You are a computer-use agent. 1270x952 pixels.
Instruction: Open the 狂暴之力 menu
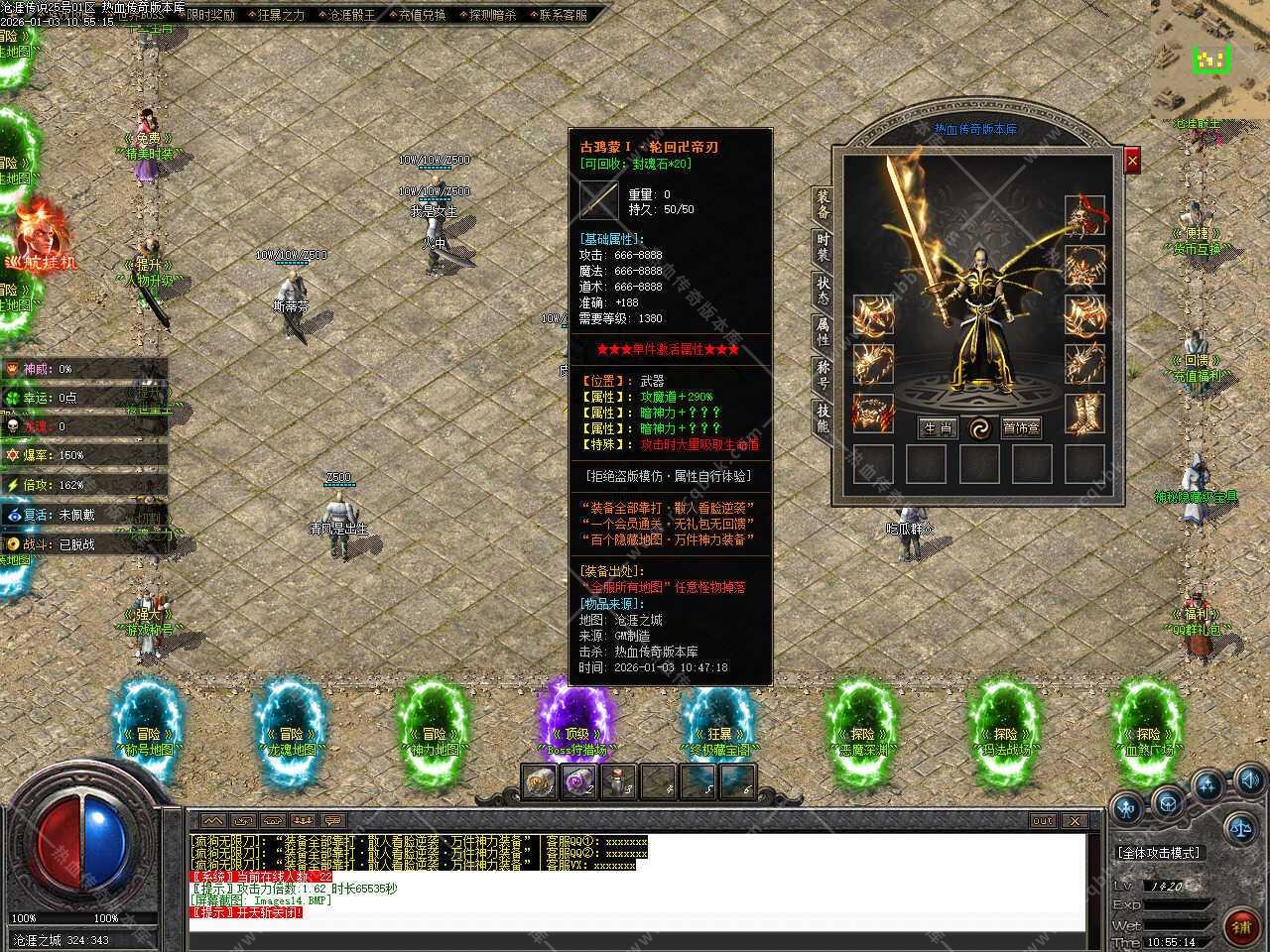pyautogui.click(x=281, y=15)
